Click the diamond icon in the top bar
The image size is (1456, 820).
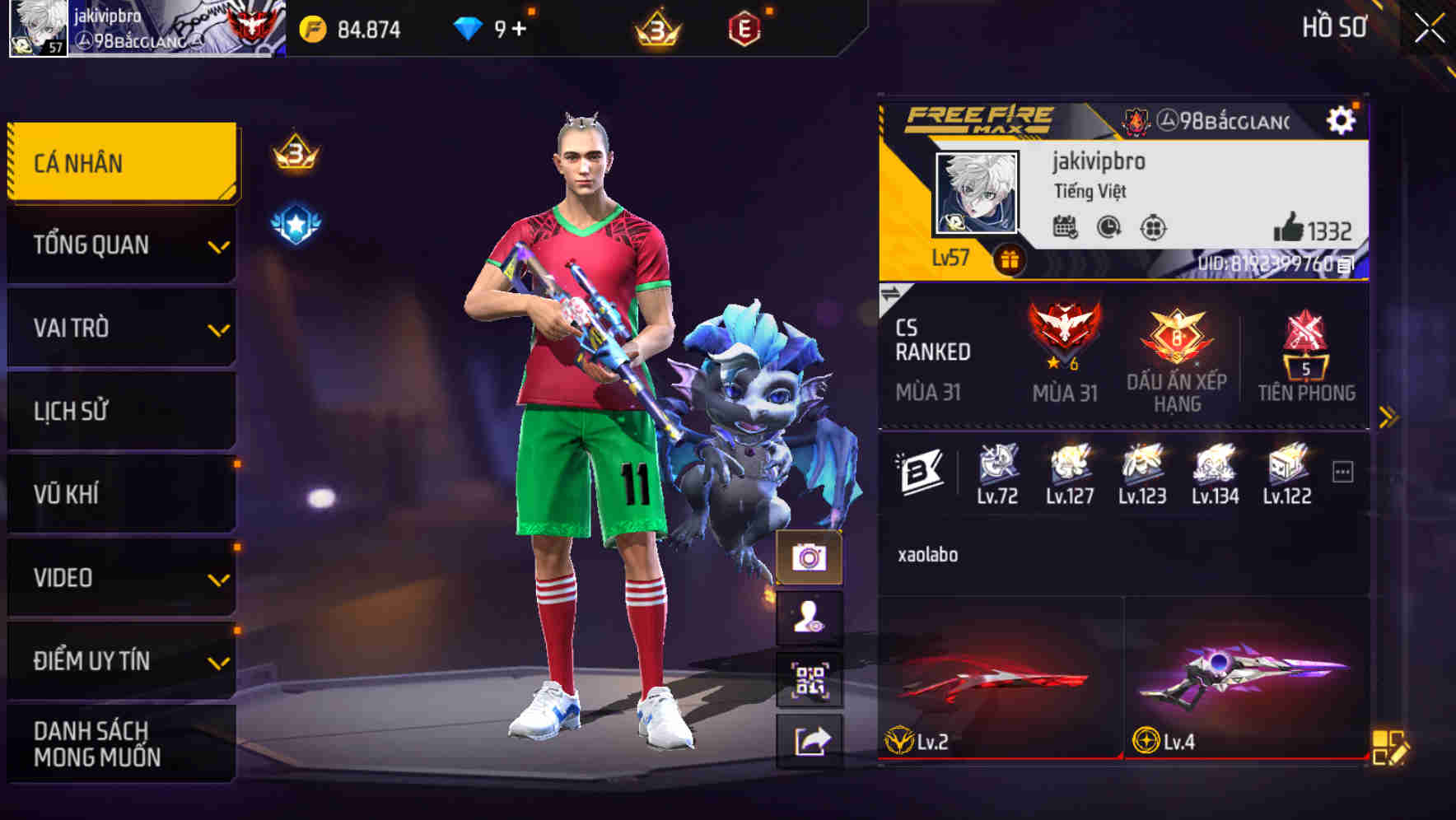click(466, 29)
